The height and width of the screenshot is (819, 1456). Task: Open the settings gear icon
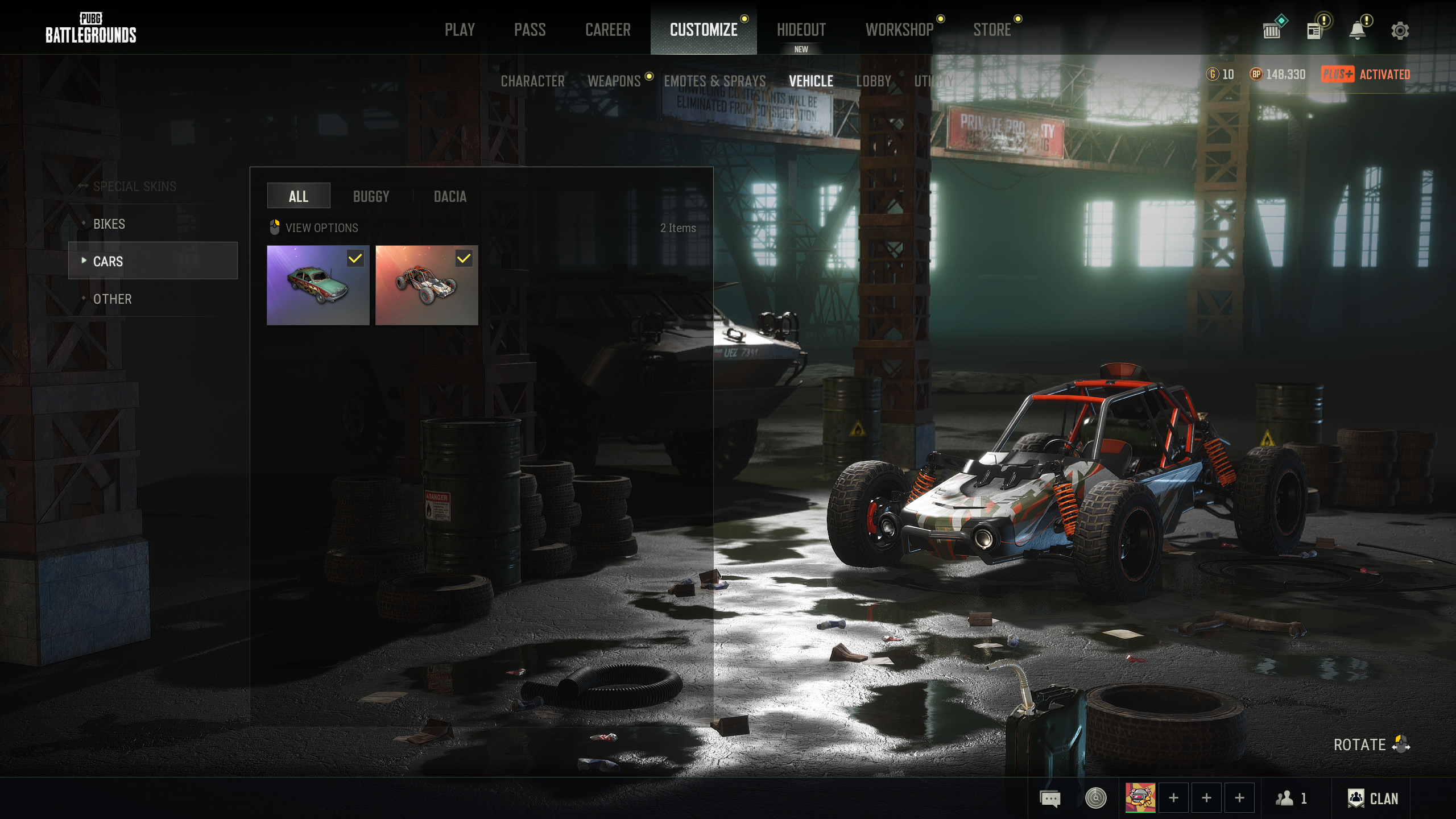point(1400,31)
